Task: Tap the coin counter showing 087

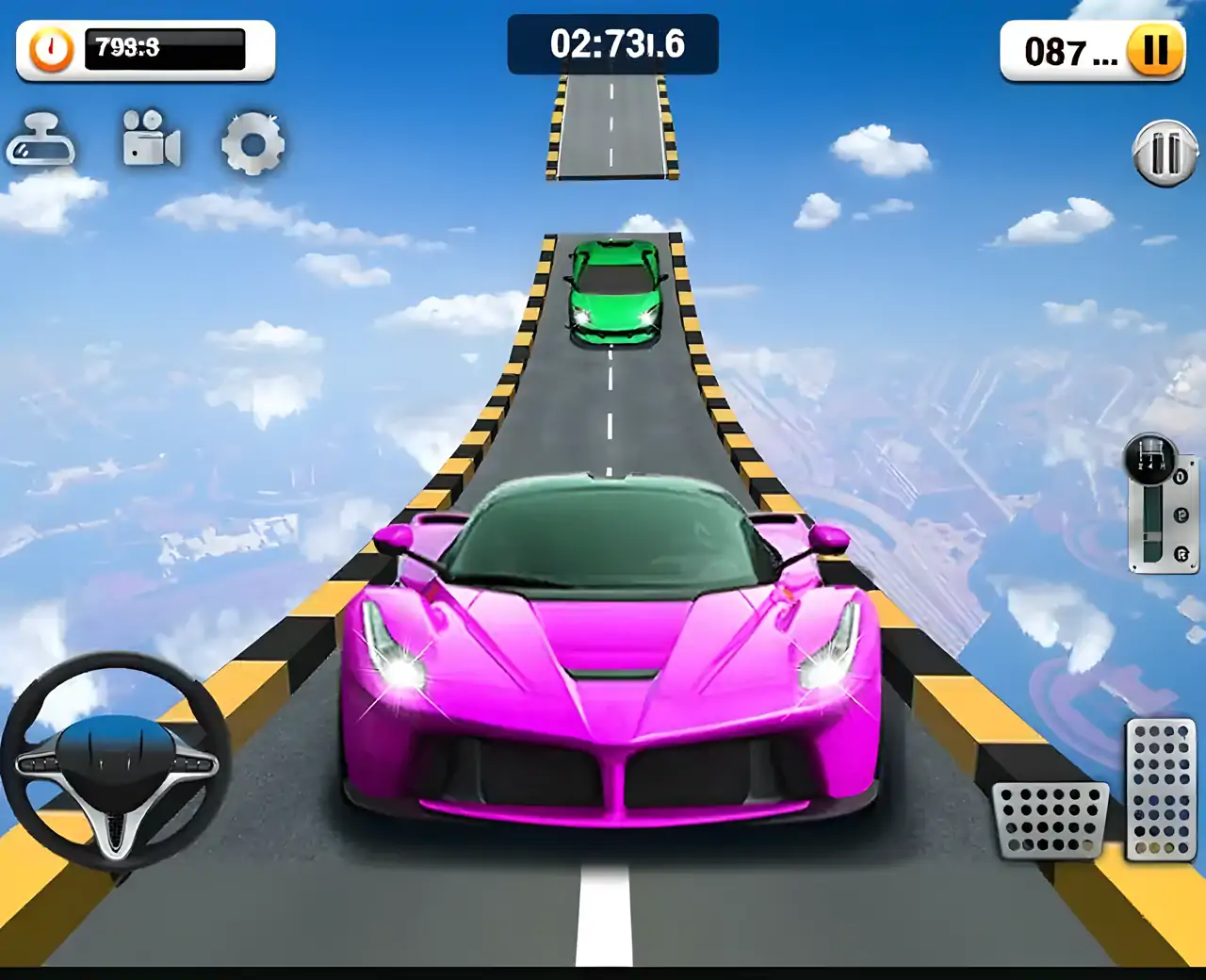Action: (x=1060, y=52)
